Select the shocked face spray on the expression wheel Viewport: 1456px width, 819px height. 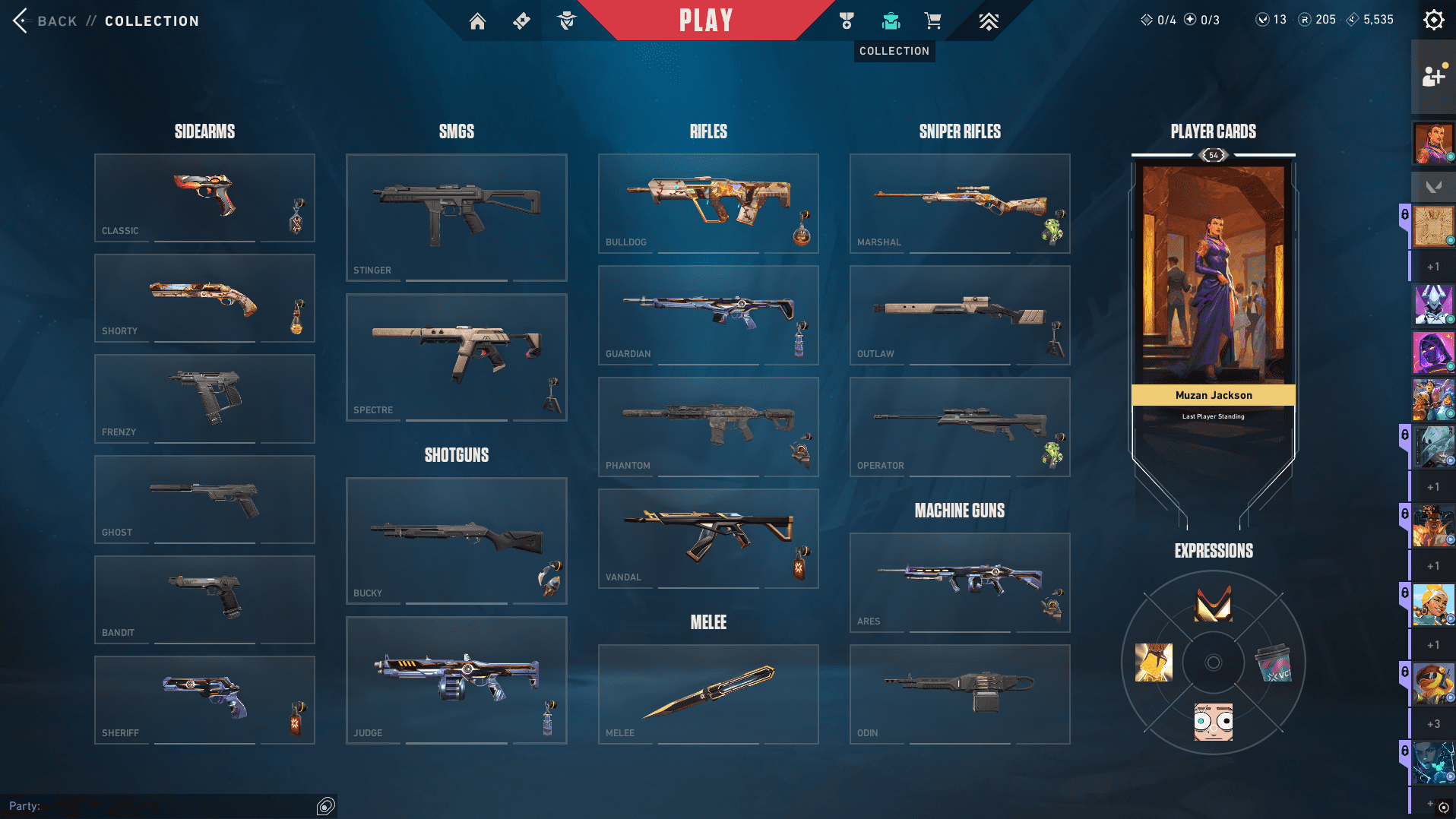pyautogui.click(x=1213, y=720)
